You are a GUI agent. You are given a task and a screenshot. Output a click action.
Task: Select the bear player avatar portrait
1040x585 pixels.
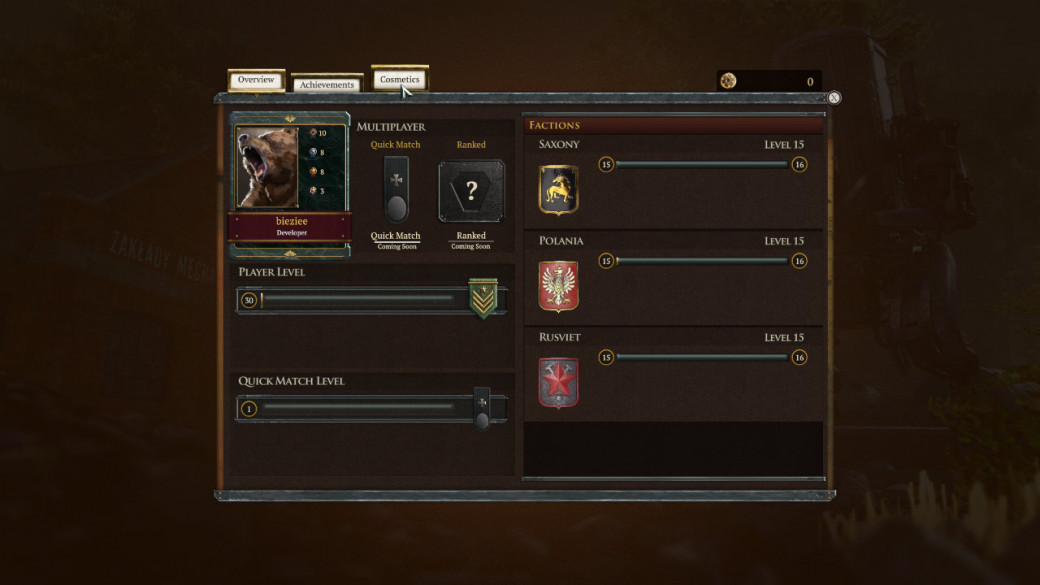267,166
